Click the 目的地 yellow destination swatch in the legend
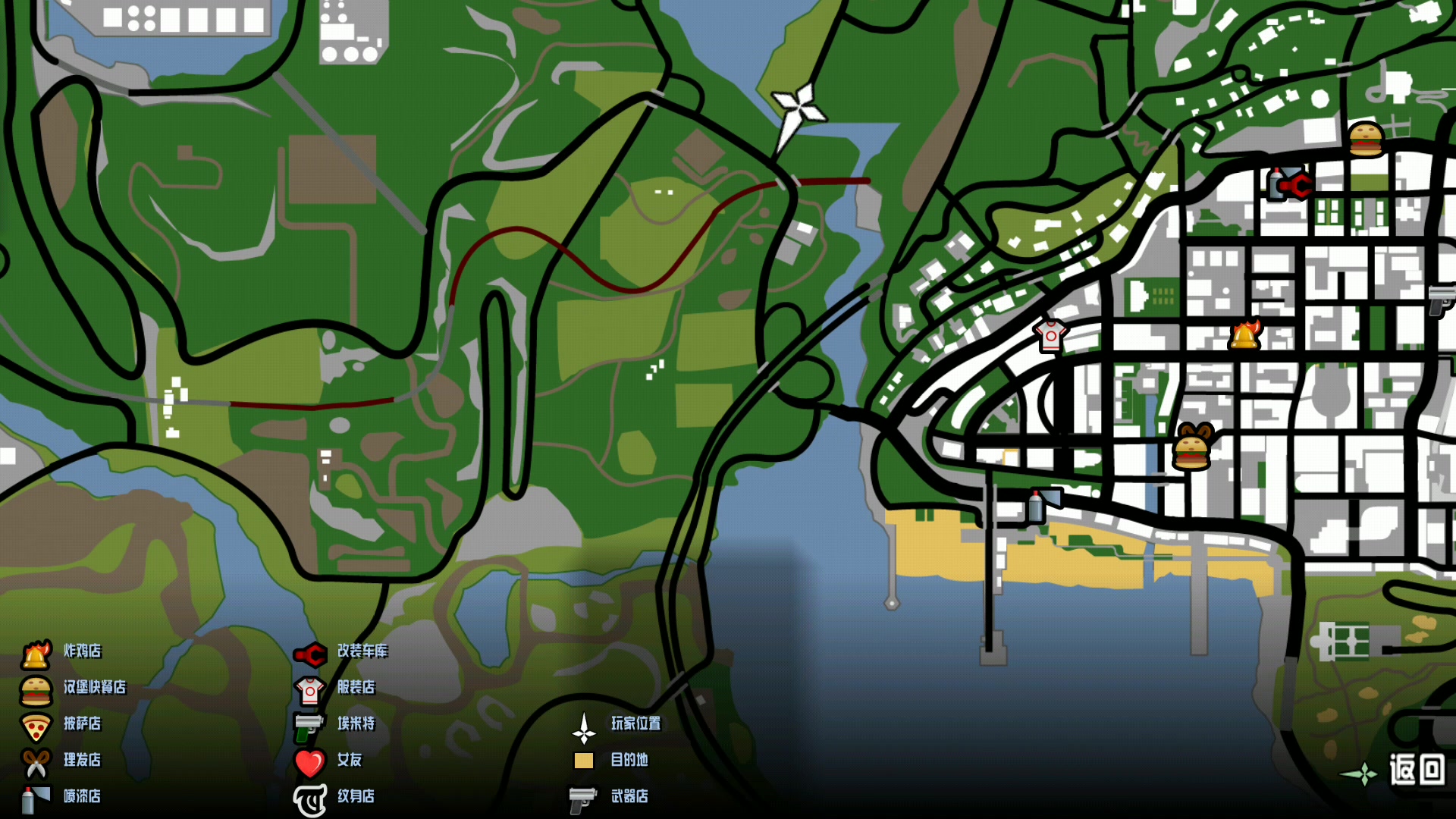Viewport: 1456px width, 819px height. [583, 761]
